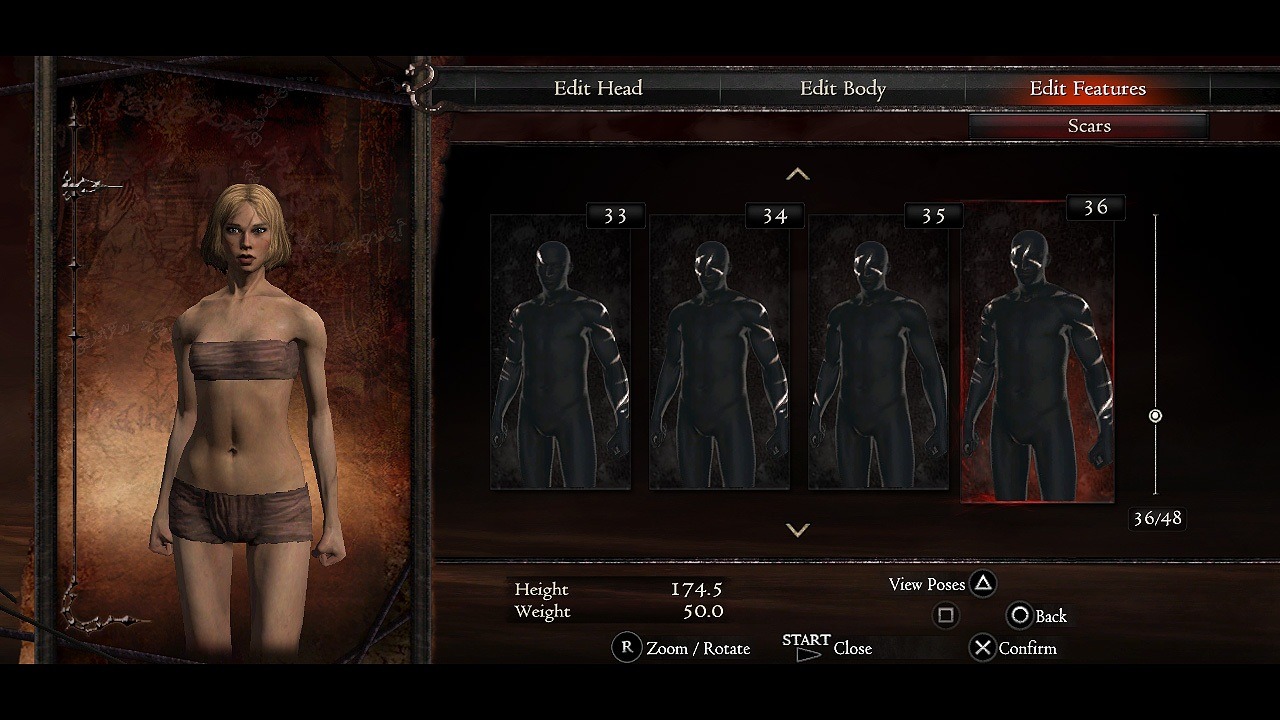This screenshot has width=1280, height=720.
Task: Switch to the Edit Head tab
Action: pyautogui.click(x=598, y=89)
